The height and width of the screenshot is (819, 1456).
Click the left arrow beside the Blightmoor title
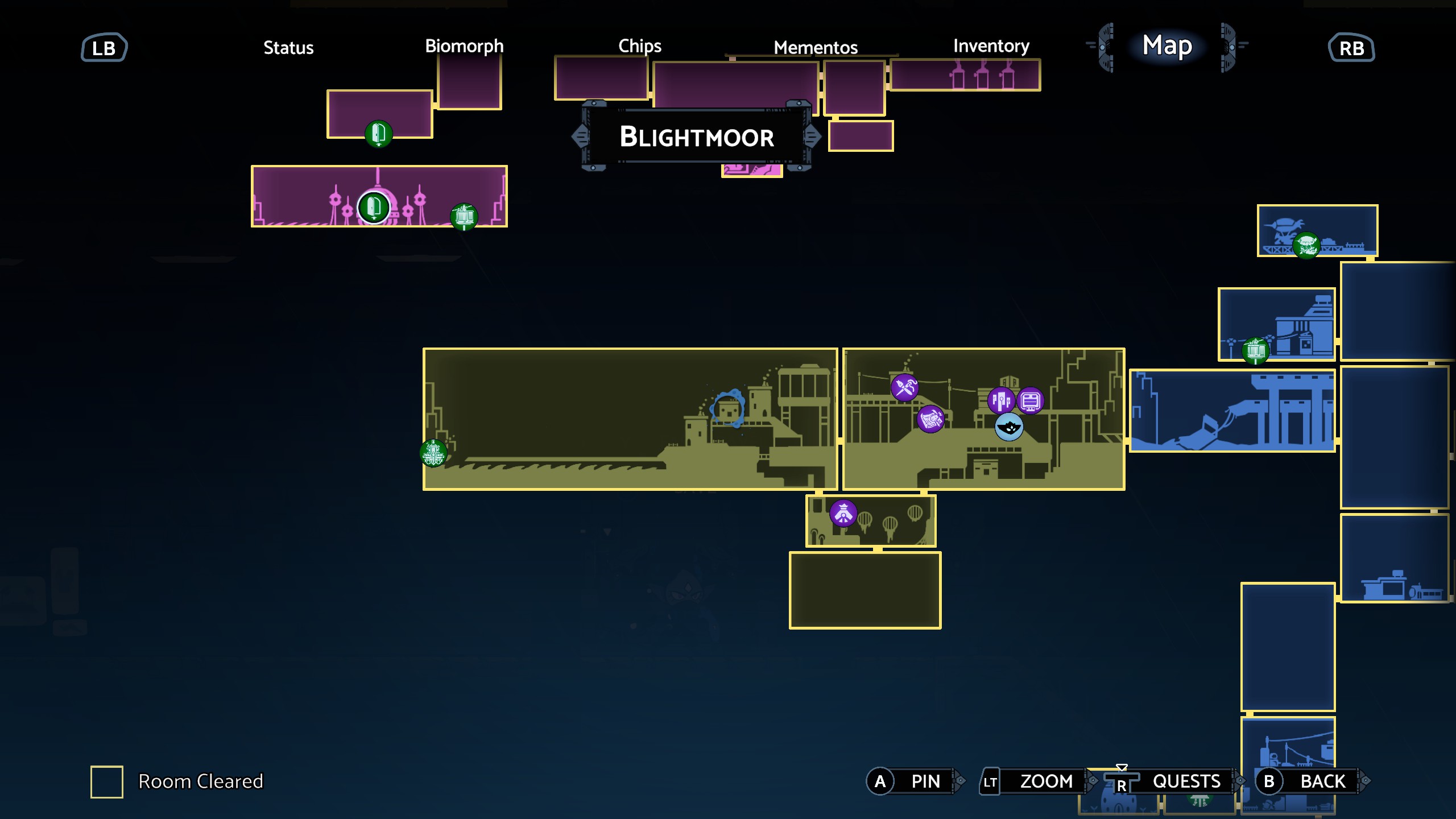581,136
